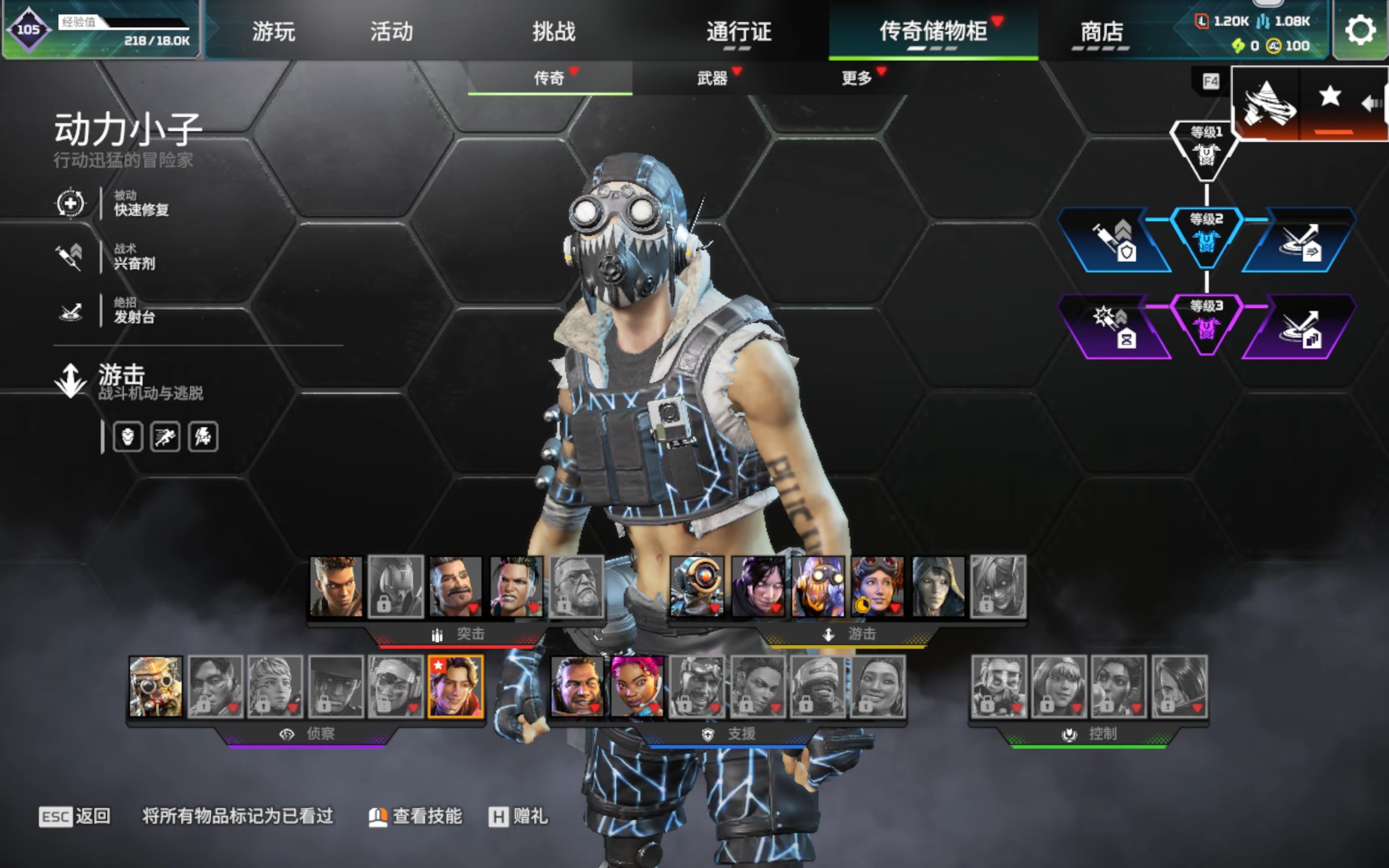Select the orange-highlighted starred legend portrait

456,687
